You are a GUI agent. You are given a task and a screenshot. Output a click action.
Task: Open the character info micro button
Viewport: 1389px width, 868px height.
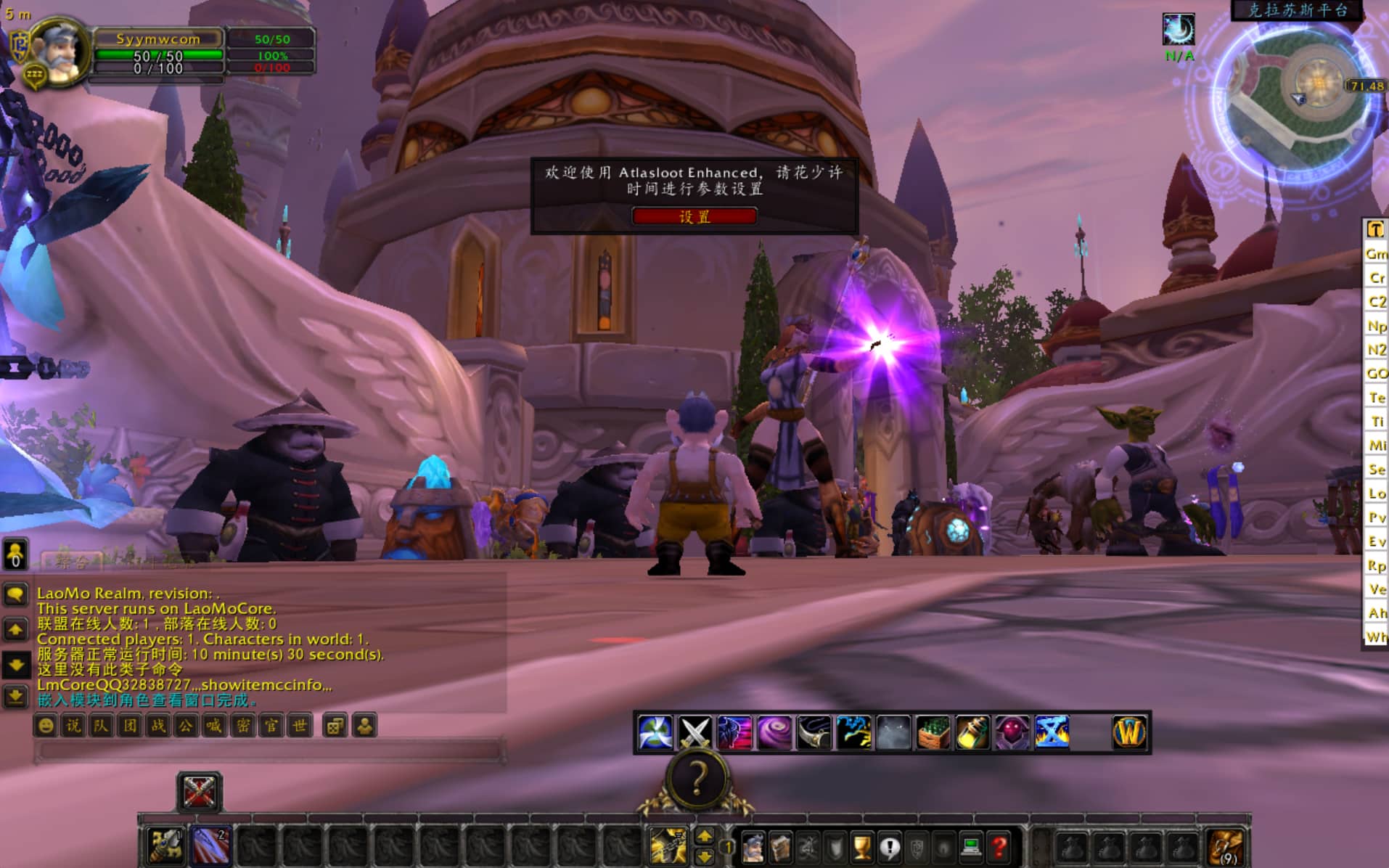tap(753, 847)
